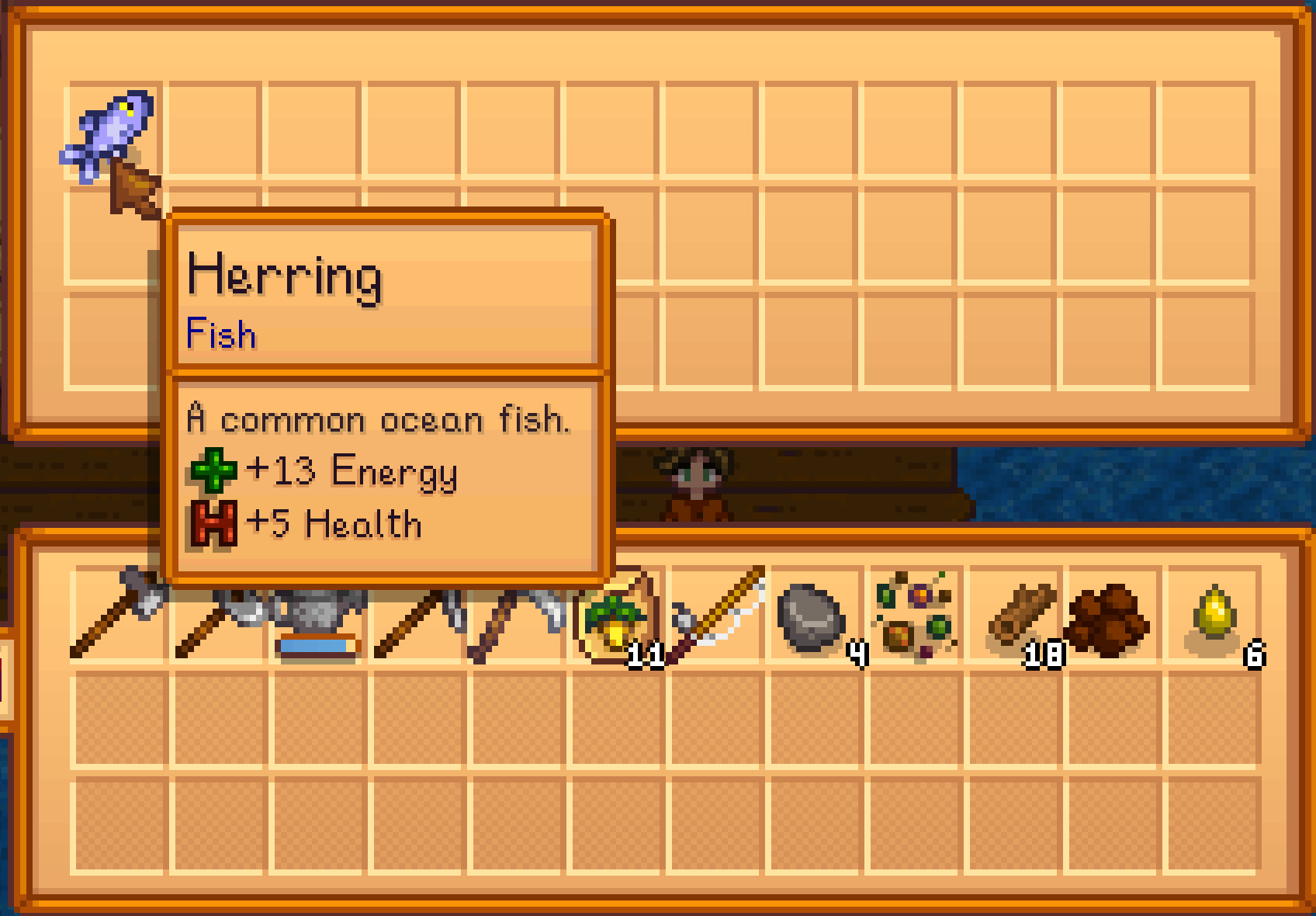Viewport: 1316px width, 916px height.
Task: Select the Scythe tool
Action: (516, 617)
